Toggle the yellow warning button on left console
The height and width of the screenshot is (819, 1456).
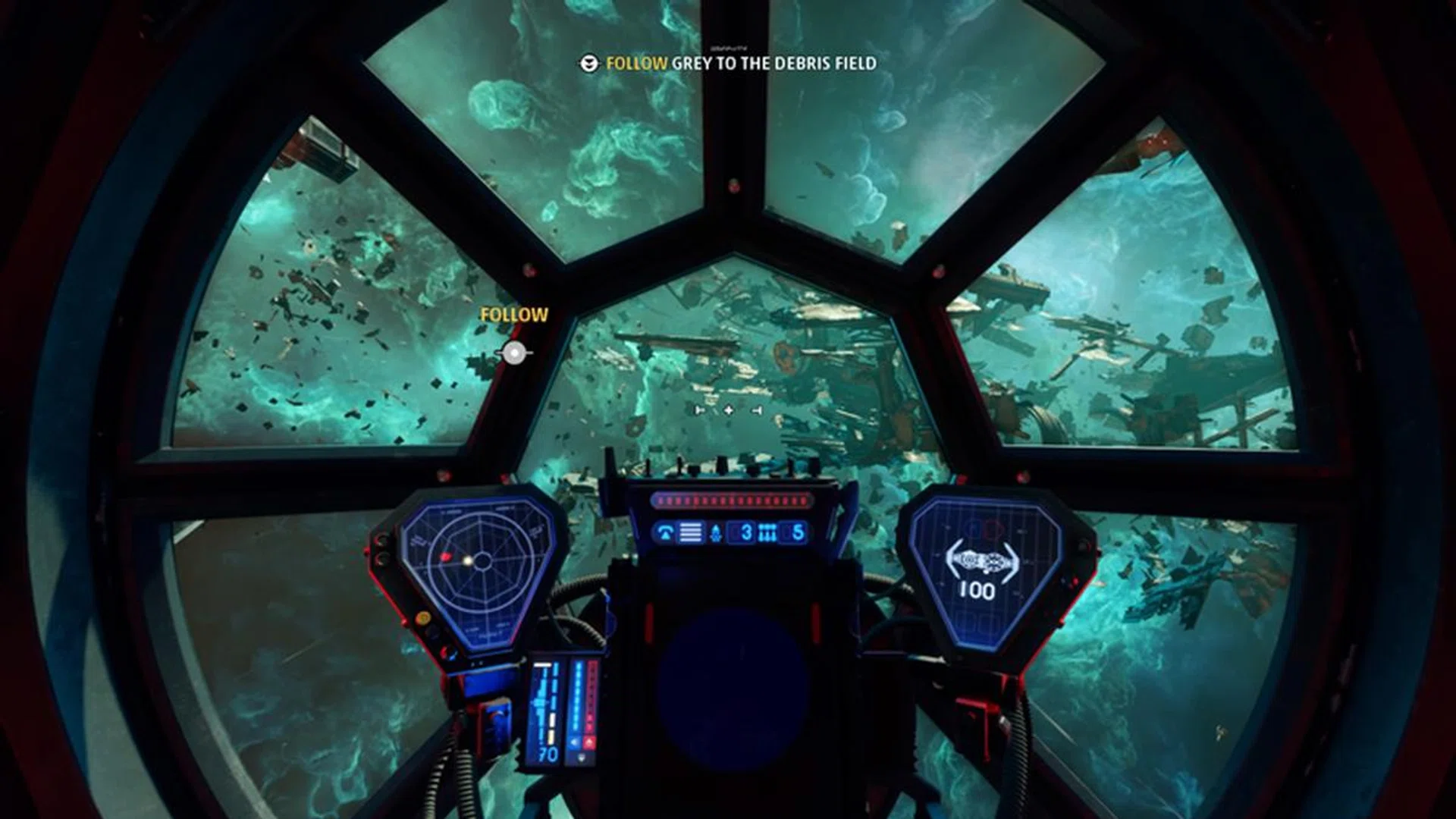coord(423,616)
